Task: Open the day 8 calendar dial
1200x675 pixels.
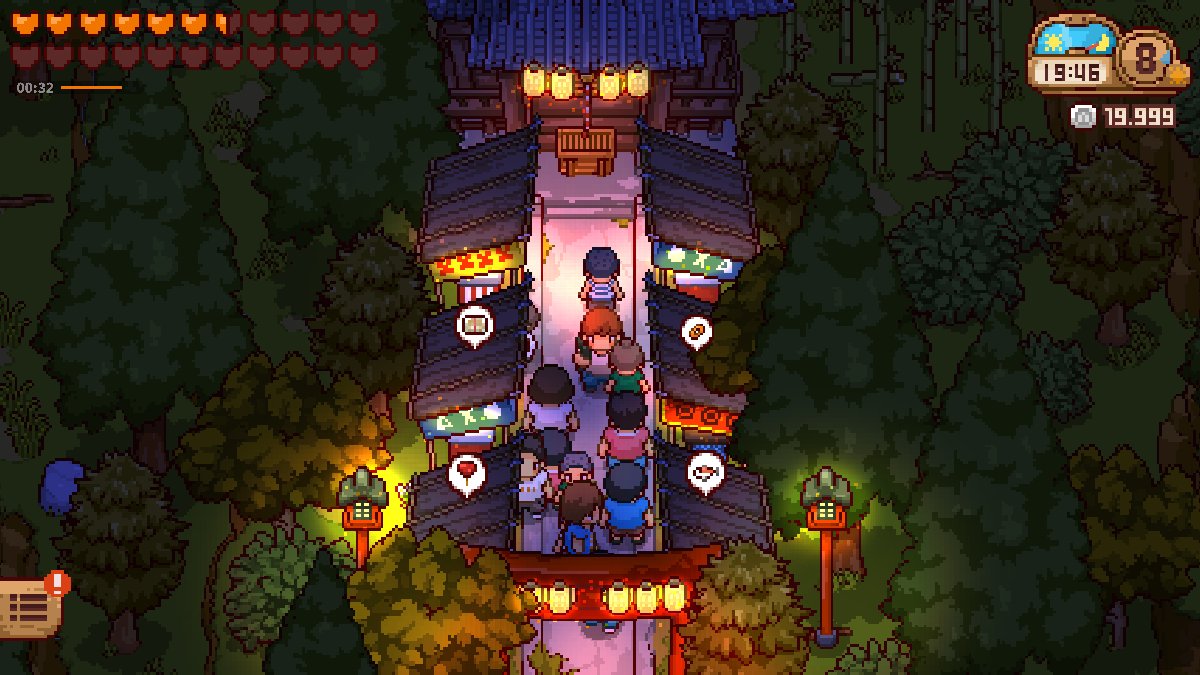Action: point(1146,57)
